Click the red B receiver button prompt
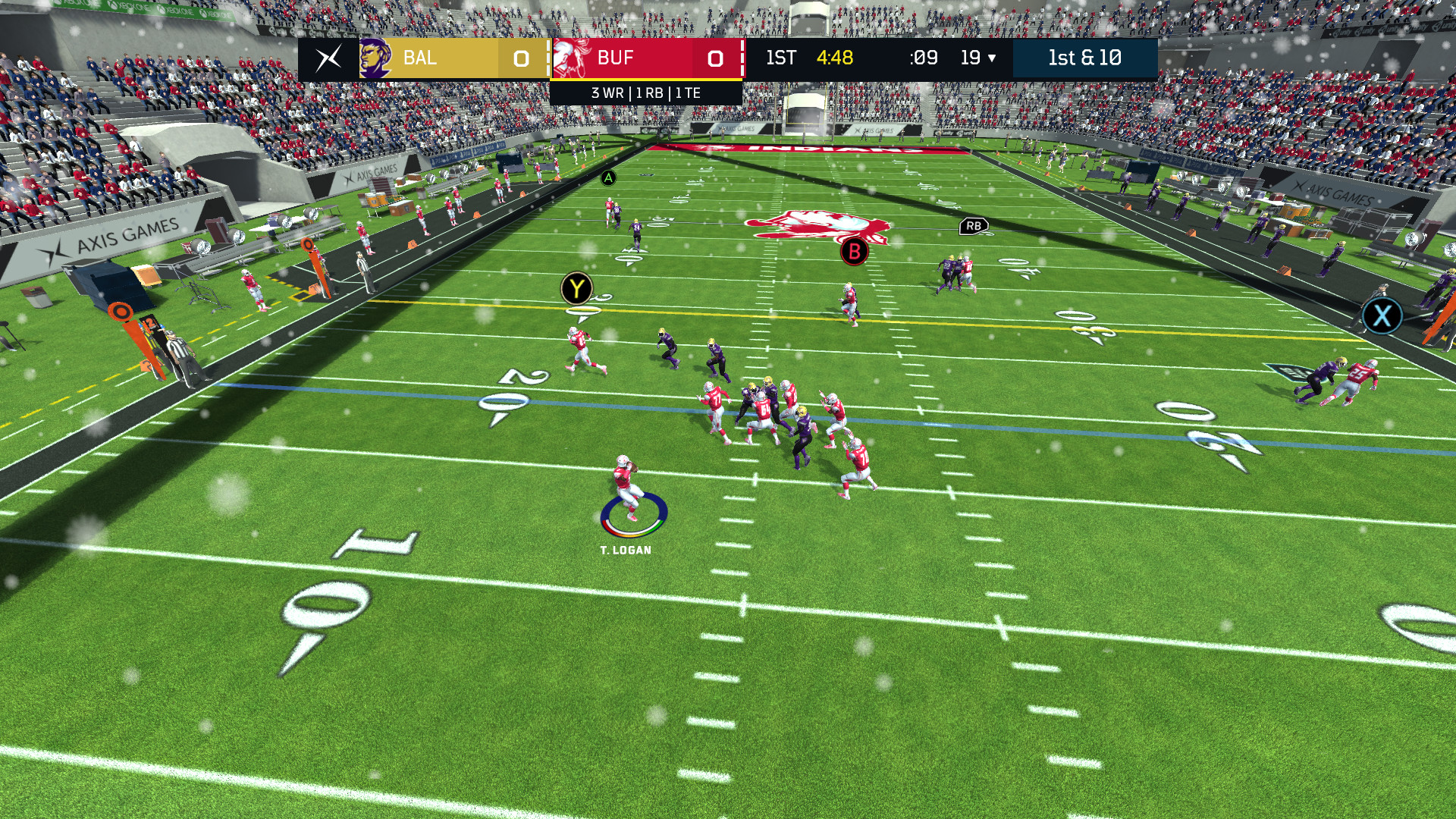The image size is (1456, 819). pos(855,253)
